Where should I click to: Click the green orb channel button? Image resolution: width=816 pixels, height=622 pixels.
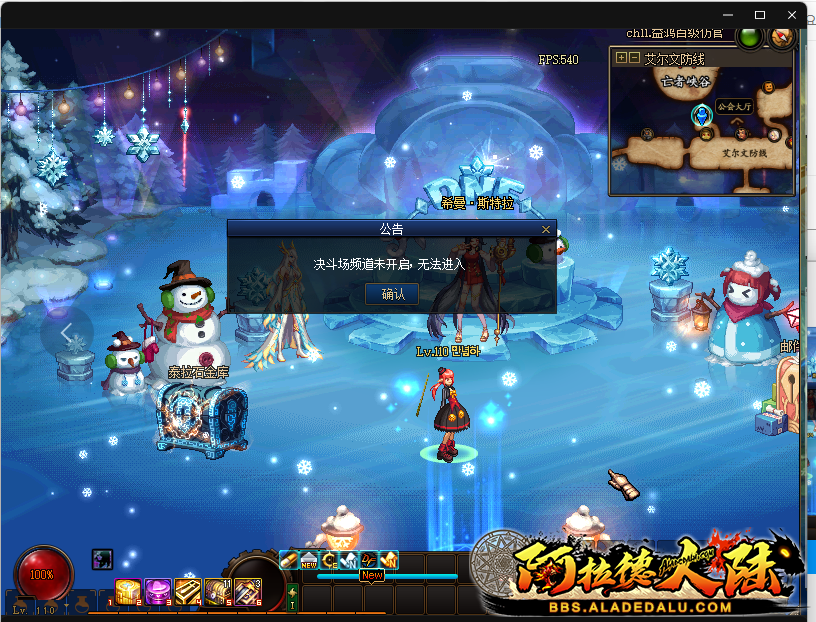click(749, 37)
